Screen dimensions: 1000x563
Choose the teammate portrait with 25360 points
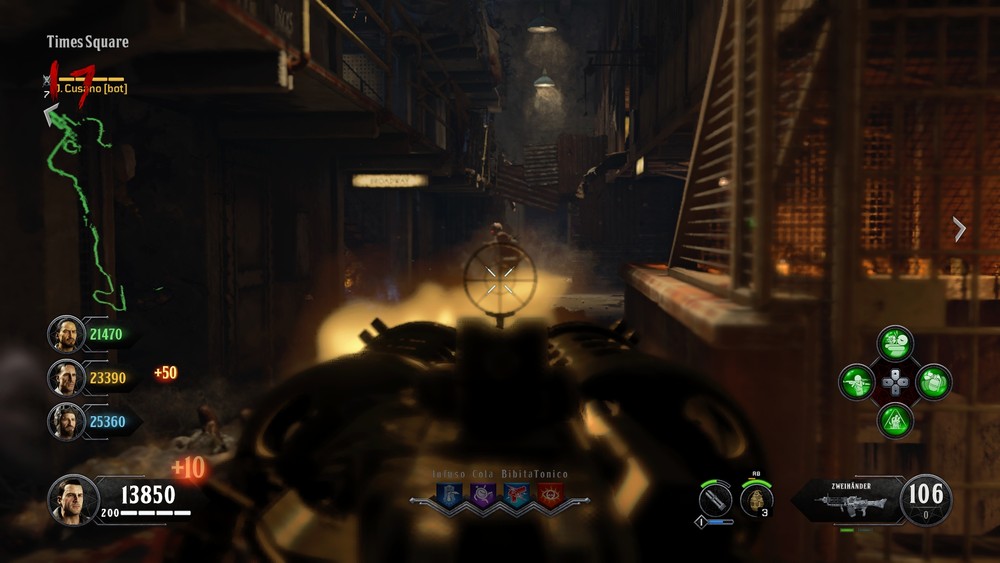[x=66, y=421]
